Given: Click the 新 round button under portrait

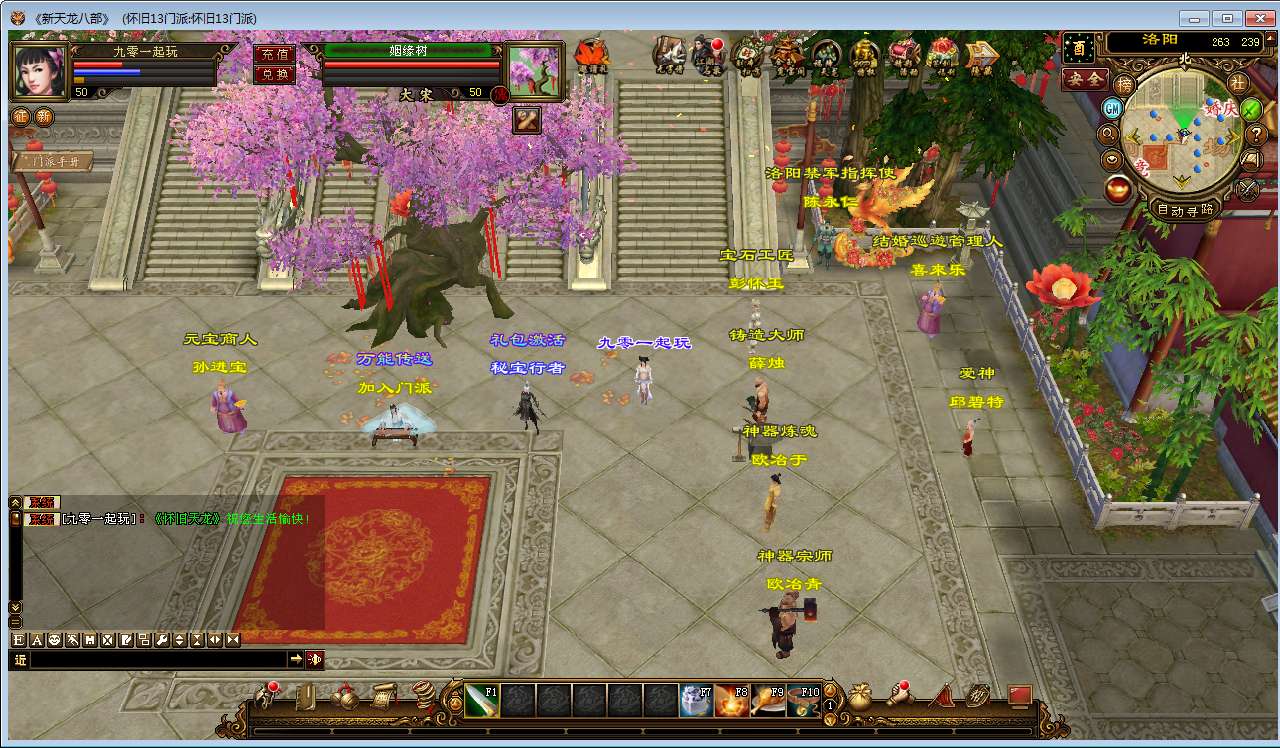Looking at the screenshot, I should pos(44,116).
